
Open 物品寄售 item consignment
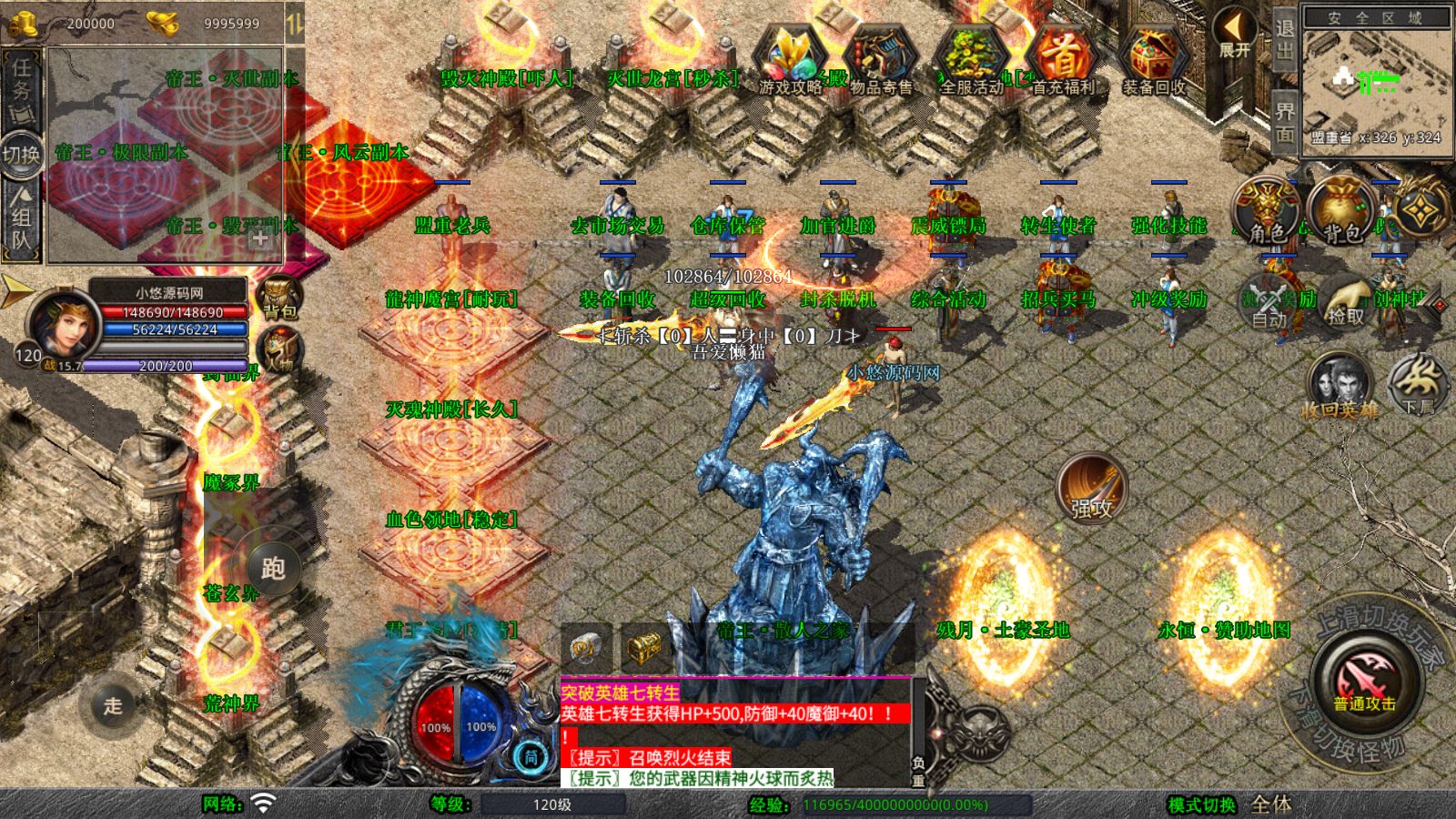(880, 60)
